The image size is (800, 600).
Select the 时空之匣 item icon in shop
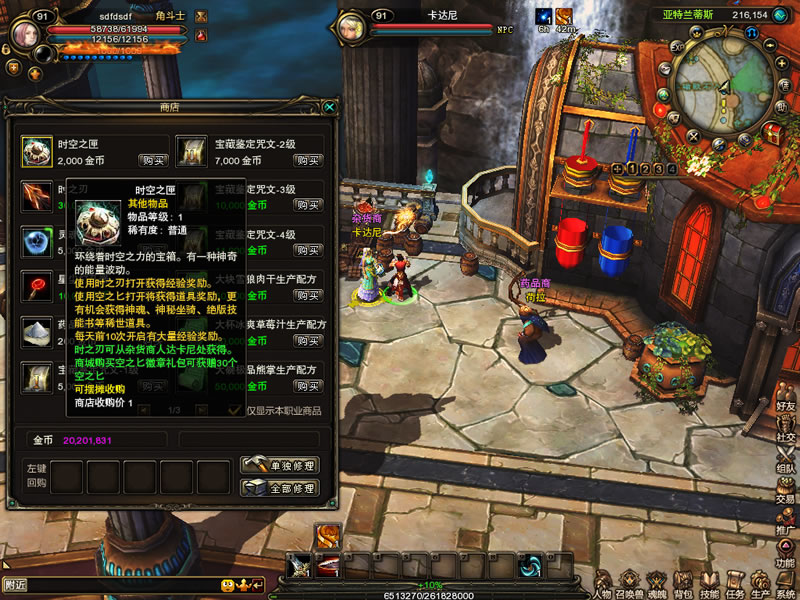point(38,151)
